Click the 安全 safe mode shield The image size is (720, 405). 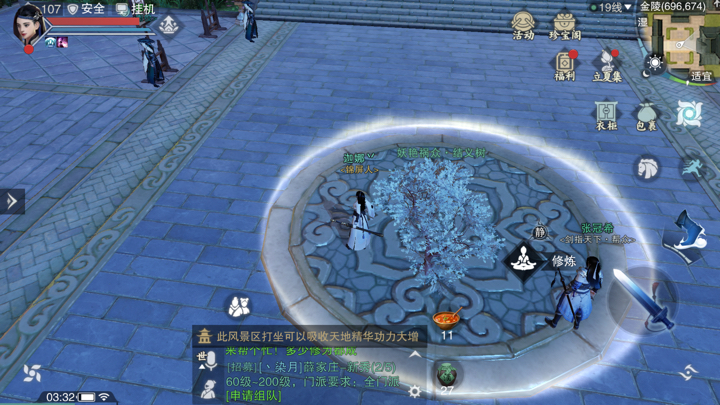86,9
